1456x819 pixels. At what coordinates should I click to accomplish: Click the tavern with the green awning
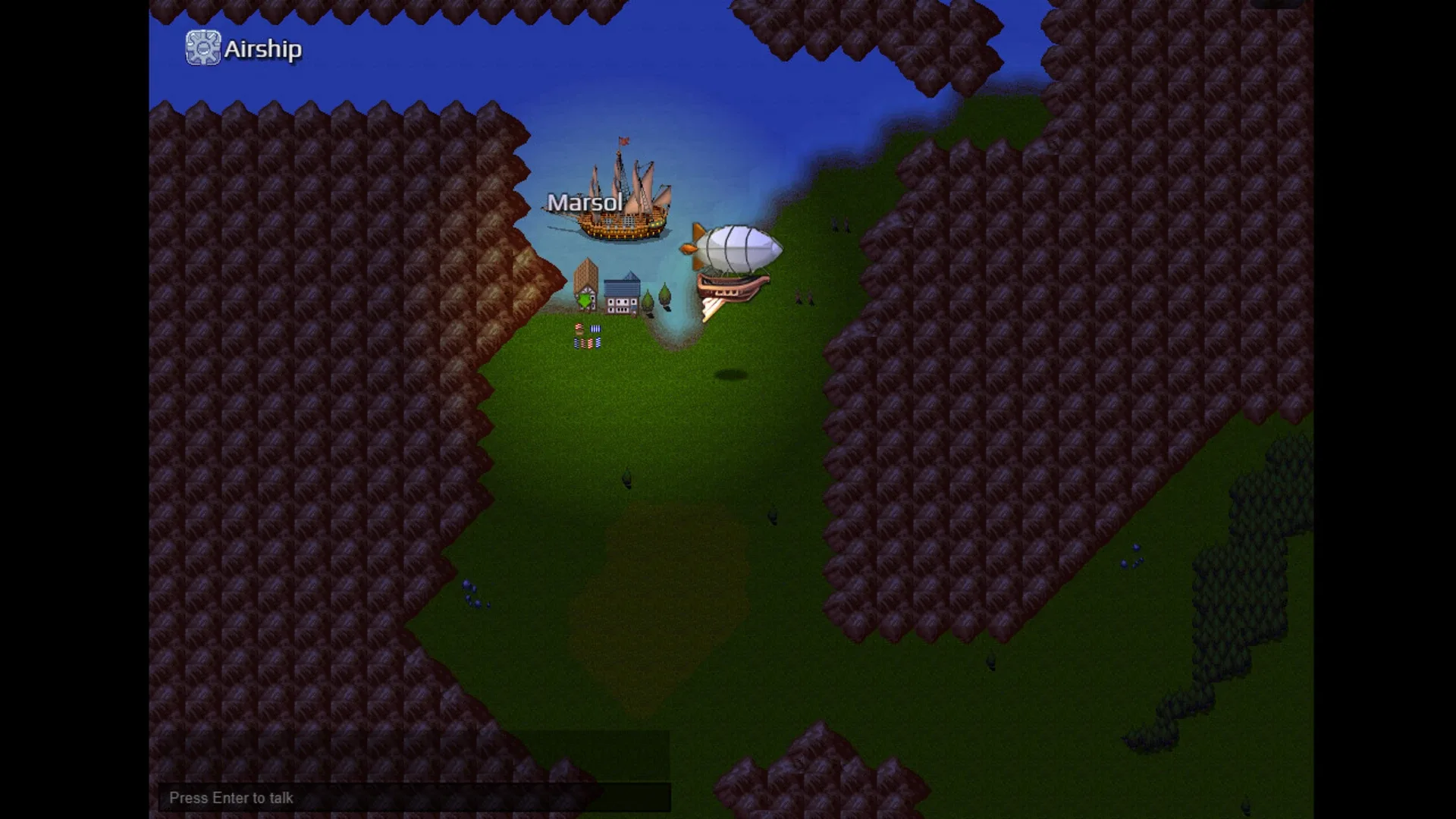tap(585, 288)
